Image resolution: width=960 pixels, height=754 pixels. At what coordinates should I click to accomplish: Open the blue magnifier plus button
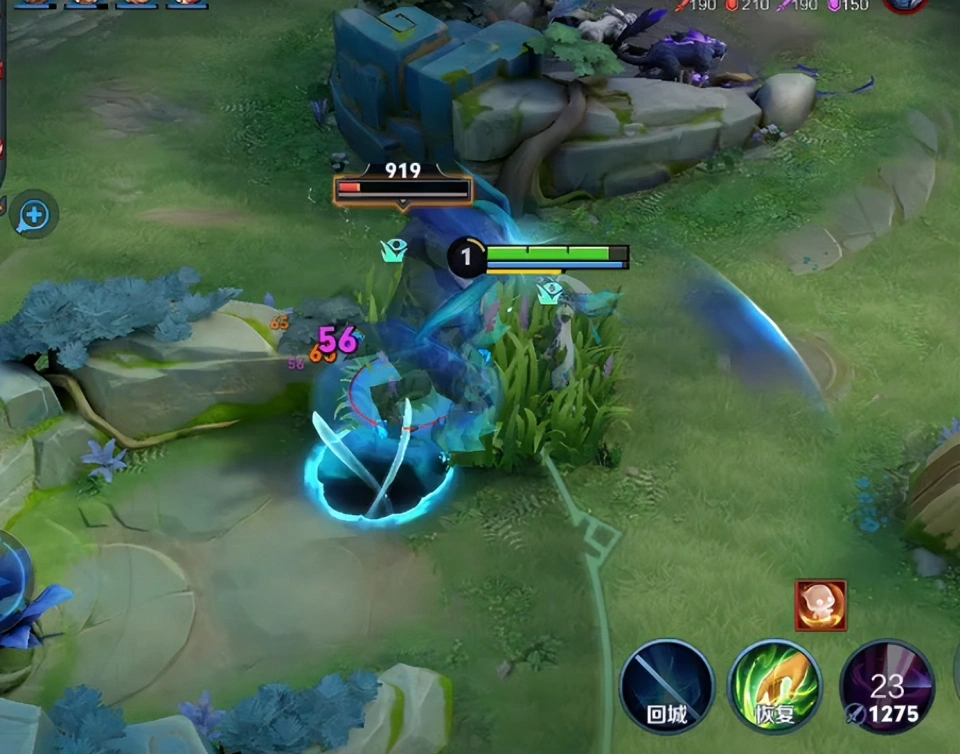click(x=34, y=214)
